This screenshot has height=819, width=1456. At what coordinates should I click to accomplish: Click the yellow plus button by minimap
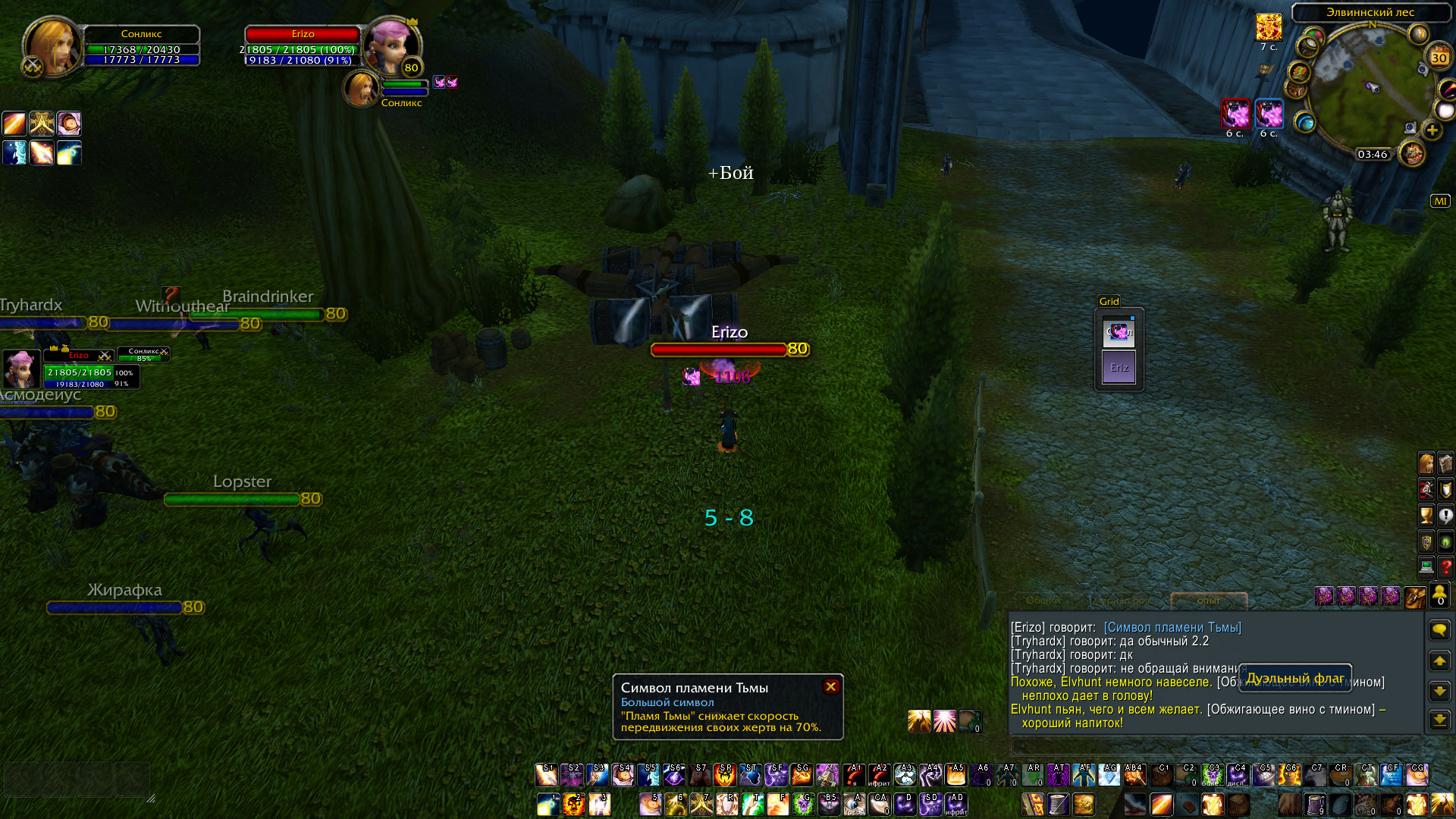coord(1432,130)
